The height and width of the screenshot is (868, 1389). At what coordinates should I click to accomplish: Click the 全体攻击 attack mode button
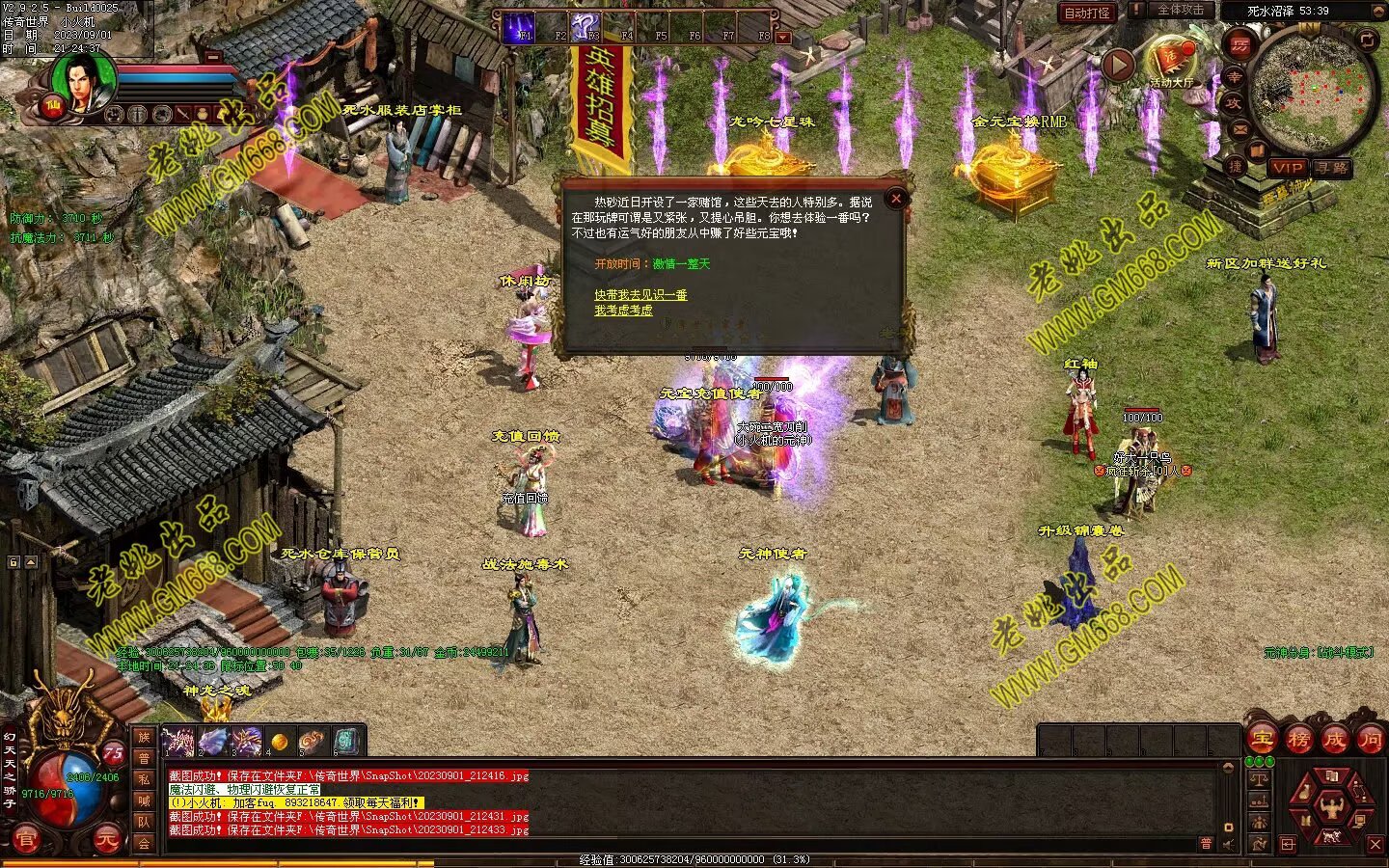click(1180, 10)
